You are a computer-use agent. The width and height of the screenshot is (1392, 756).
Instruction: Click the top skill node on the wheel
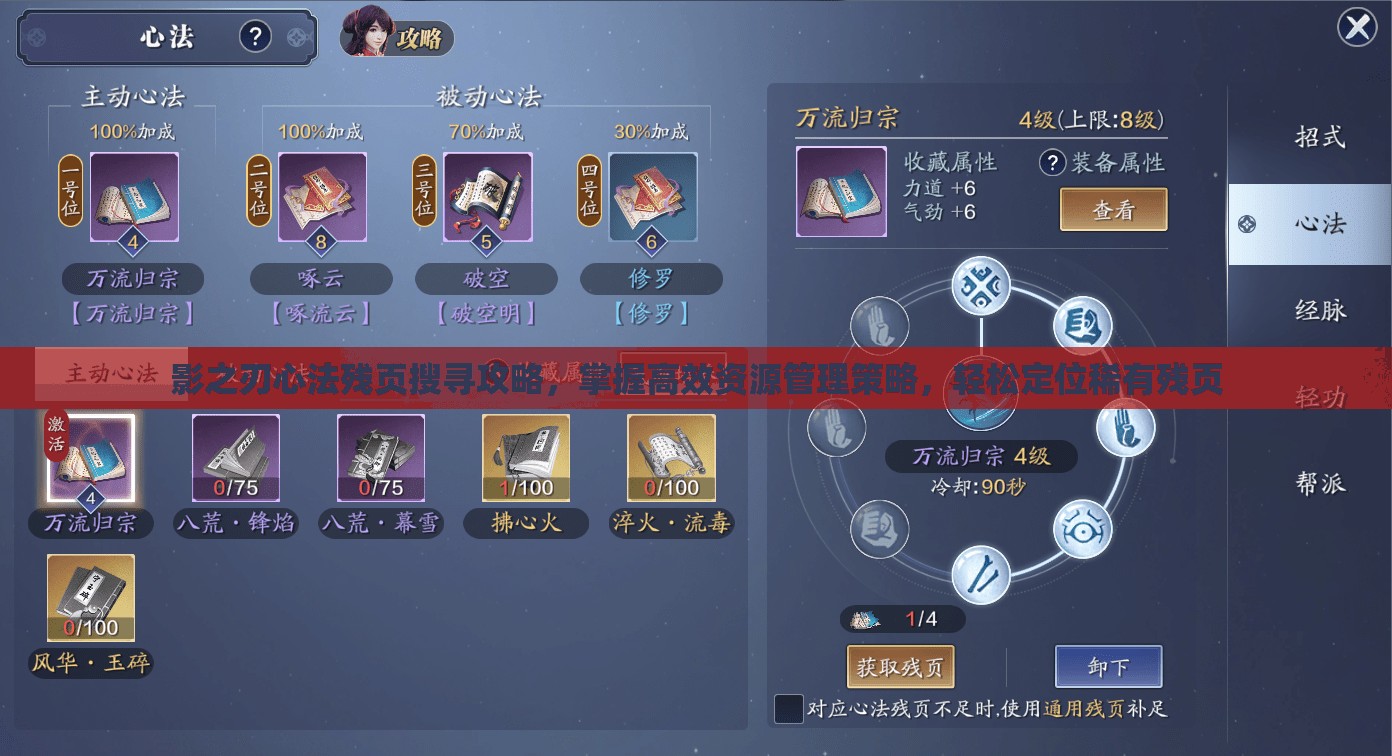pos(982,284)
